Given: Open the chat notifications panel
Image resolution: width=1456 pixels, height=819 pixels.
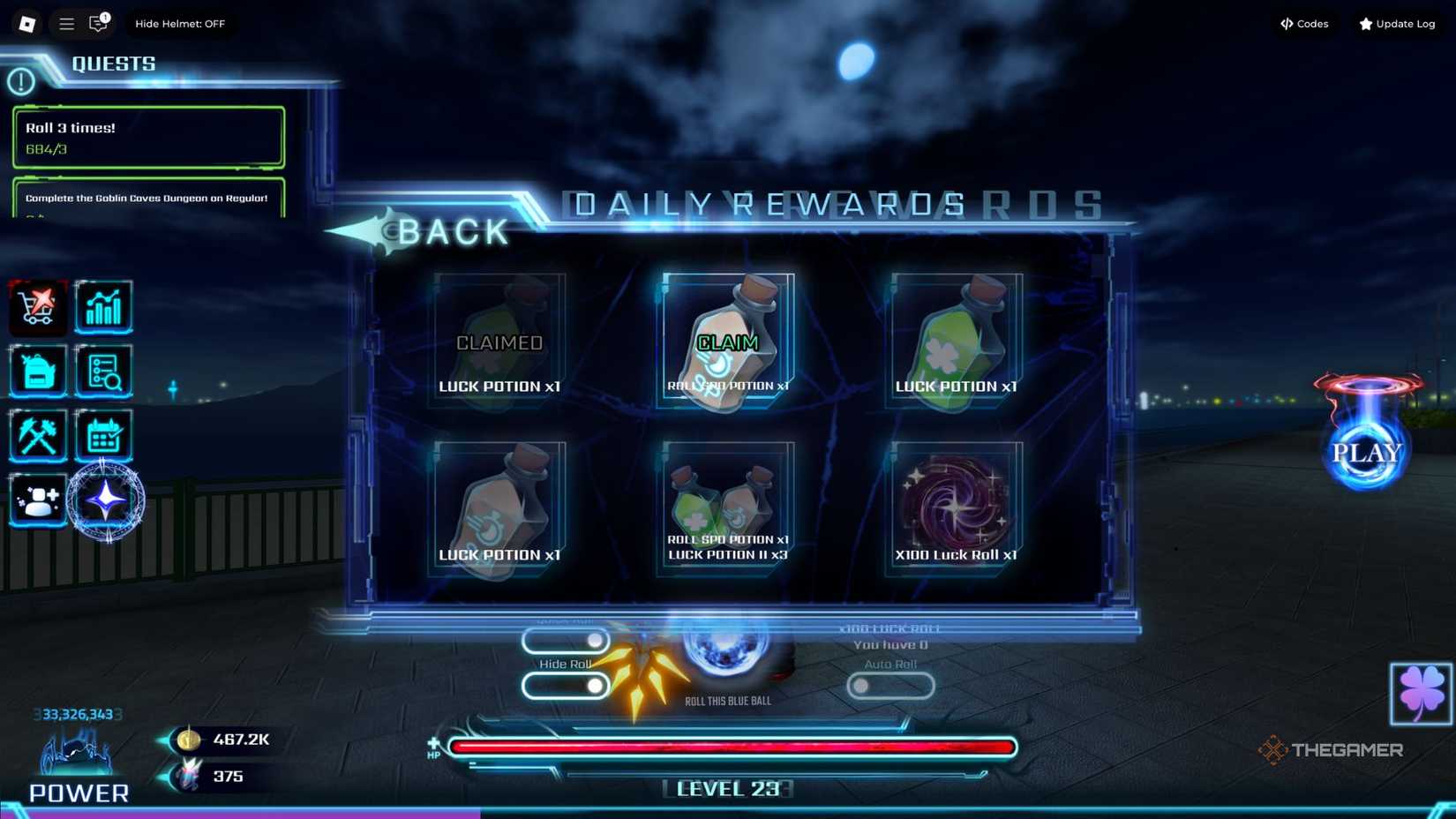Looking at the screenshot, I should (97, 24).
